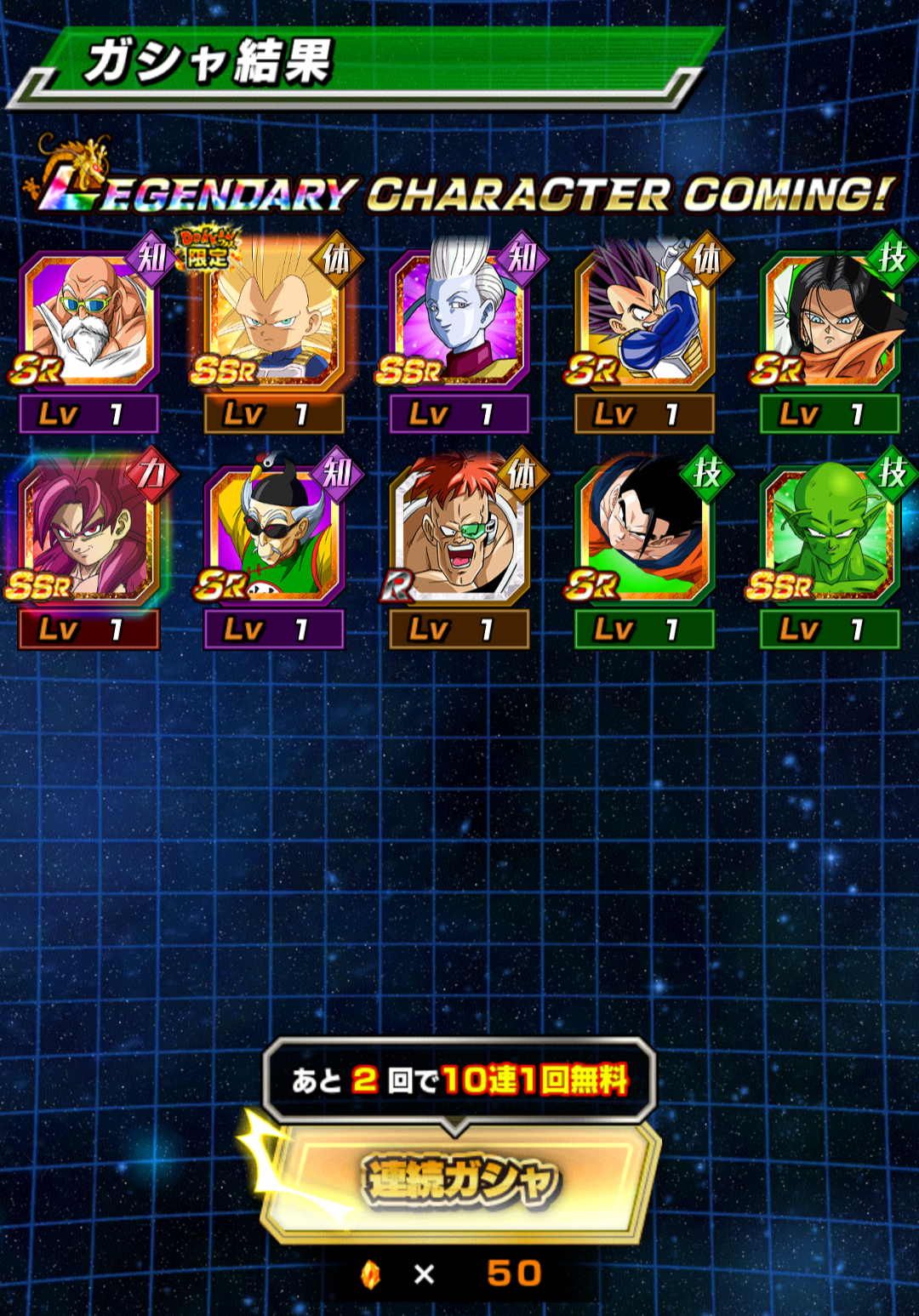
Task: Select the Master Roshi SR card
Action: [x=88, y=319]
